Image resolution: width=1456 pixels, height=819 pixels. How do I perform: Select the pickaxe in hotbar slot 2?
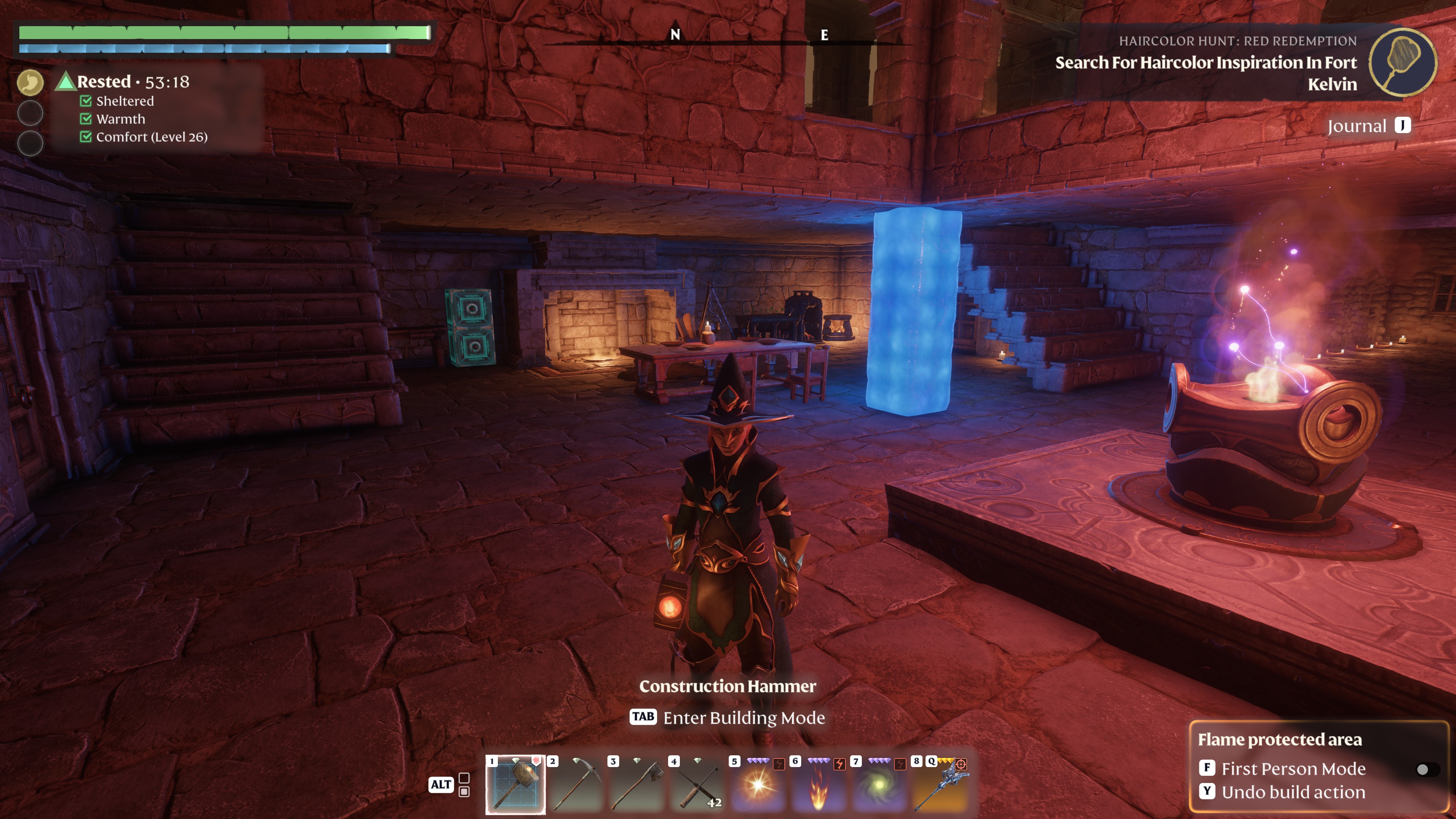point(576,784)
